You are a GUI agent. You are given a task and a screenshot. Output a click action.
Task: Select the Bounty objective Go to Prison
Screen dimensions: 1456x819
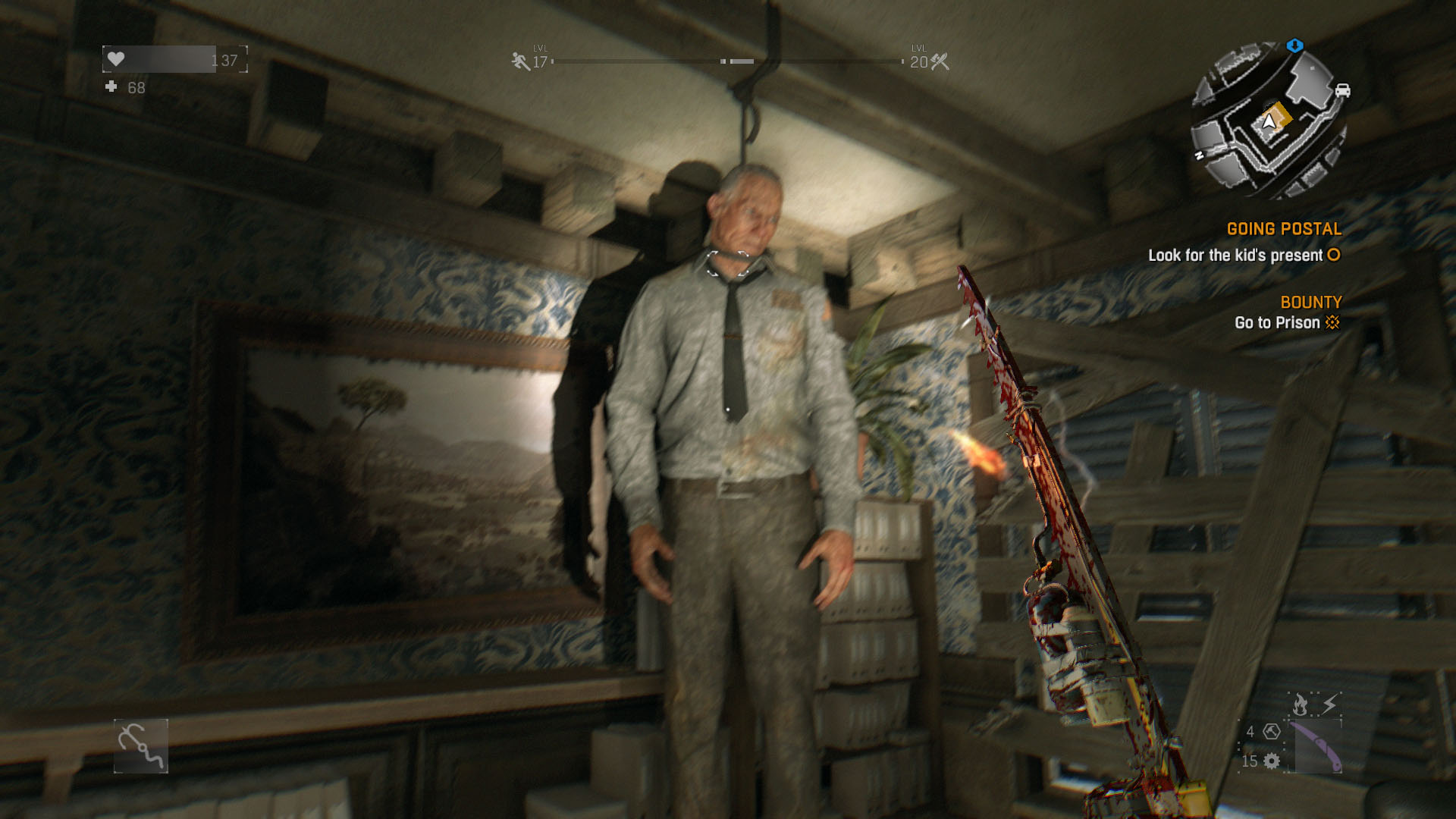(1277, 323)
